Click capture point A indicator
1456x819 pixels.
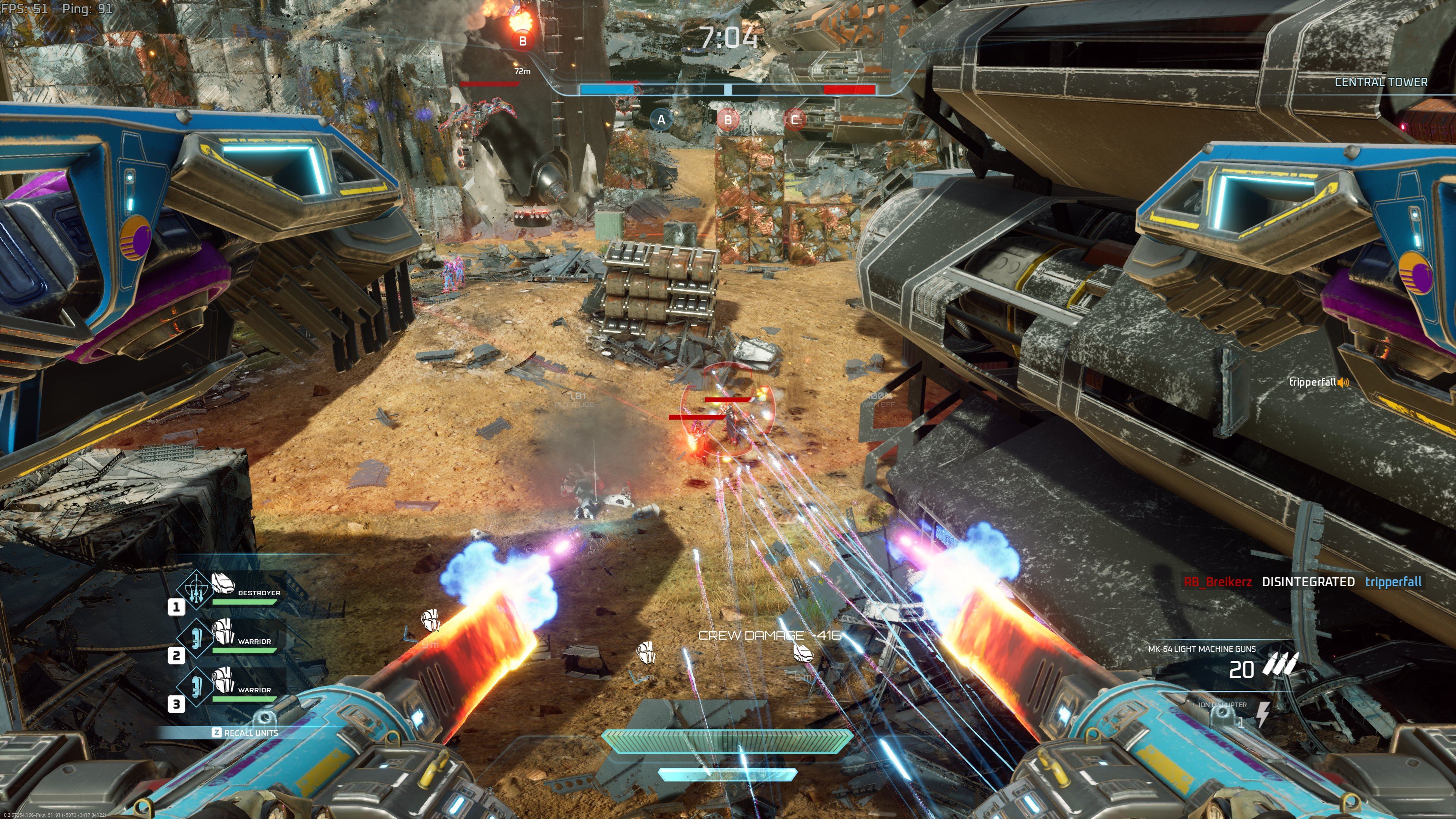[661, 120]
